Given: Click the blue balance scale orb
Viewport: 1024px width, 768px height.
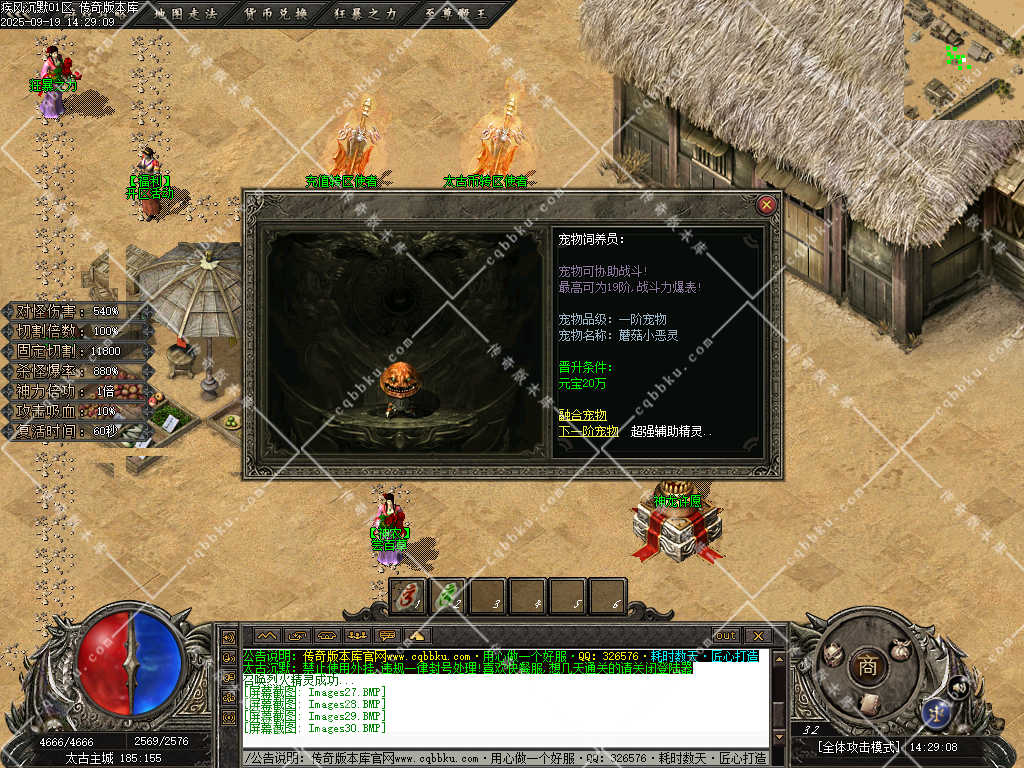Looking at the screenshot, I should coord(937,712).
